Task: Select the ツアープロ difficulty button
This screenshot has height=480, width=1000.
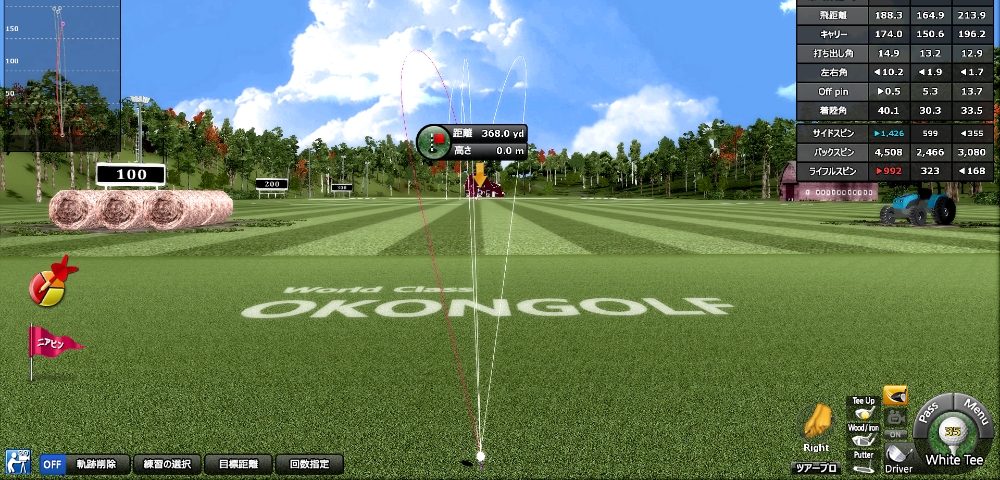Action: [816, 467]
